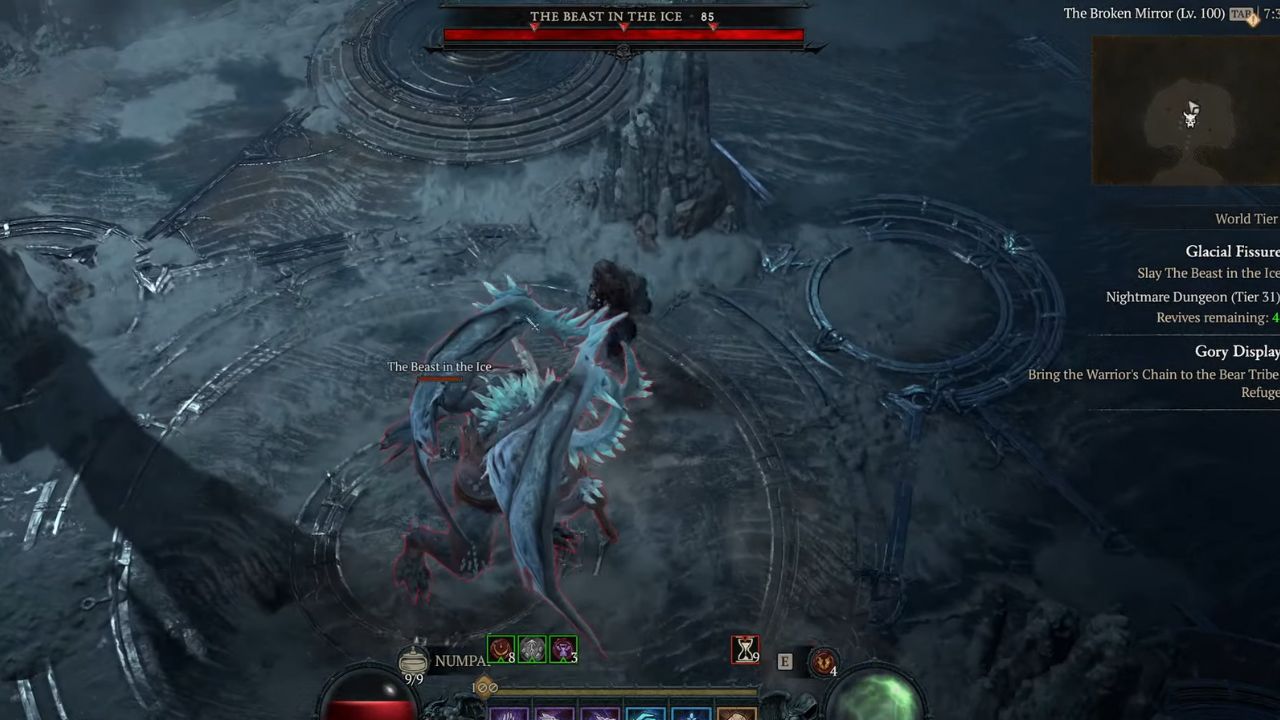
Task: Click the World Tier label
Action: pyautogui.click(x=1246, y=218)
